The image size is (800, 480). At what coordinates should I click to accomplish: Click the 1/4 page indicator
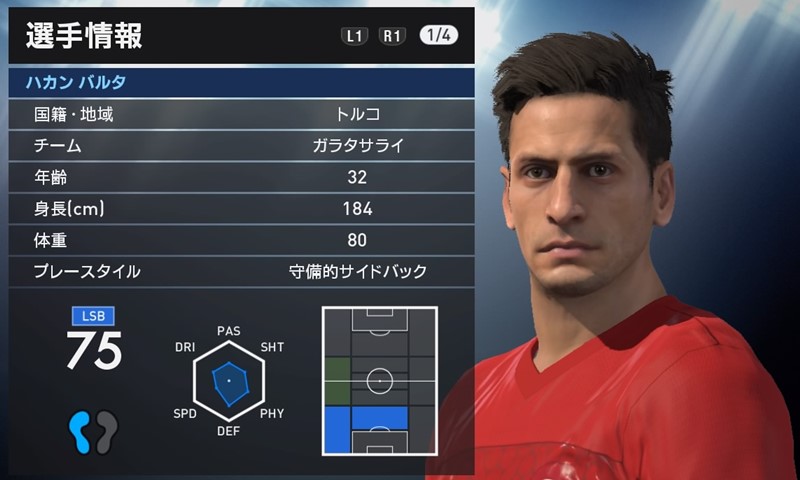440,35
